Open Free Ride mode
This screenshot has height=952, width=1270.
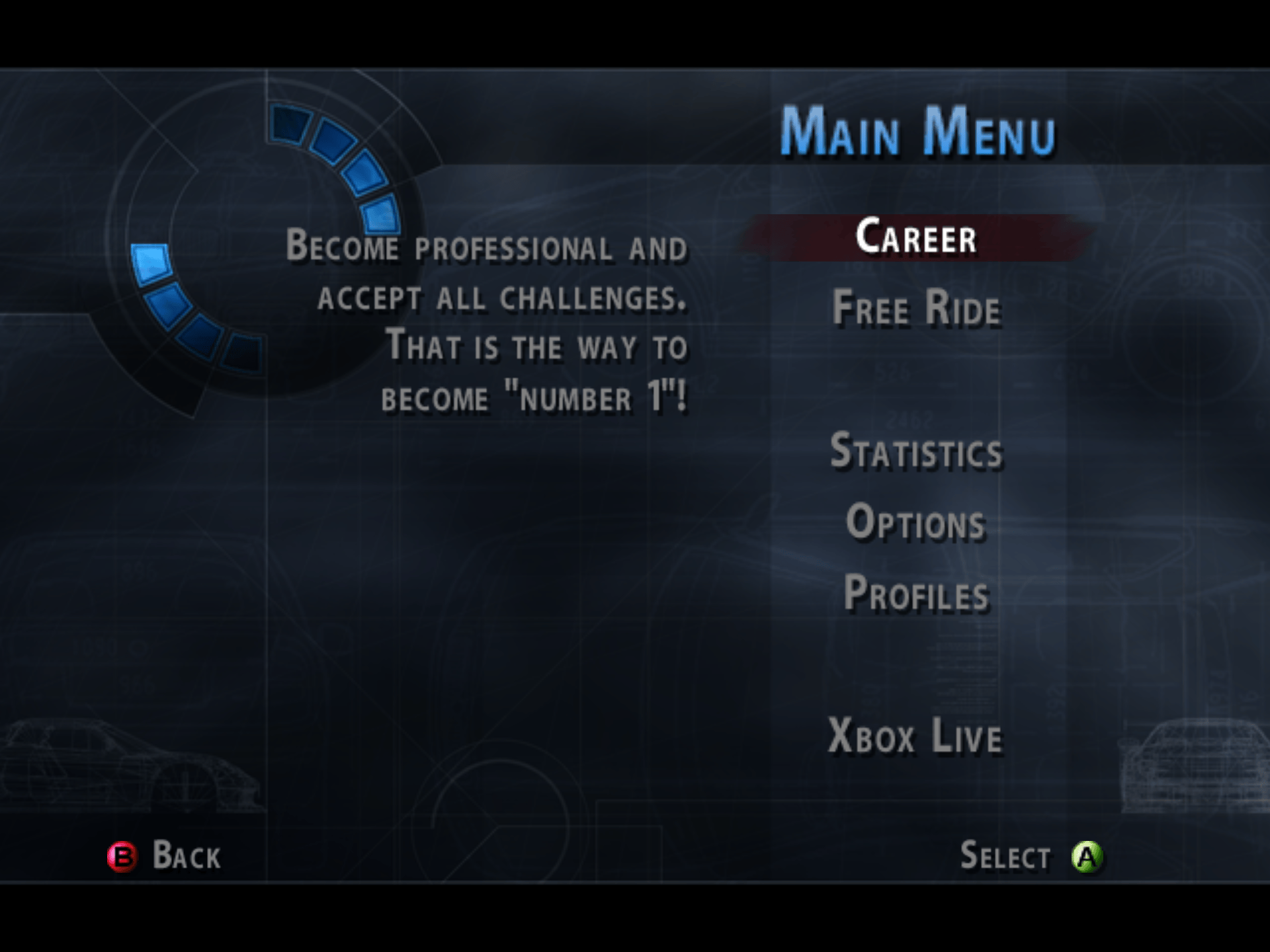click(x=916, y=308)
